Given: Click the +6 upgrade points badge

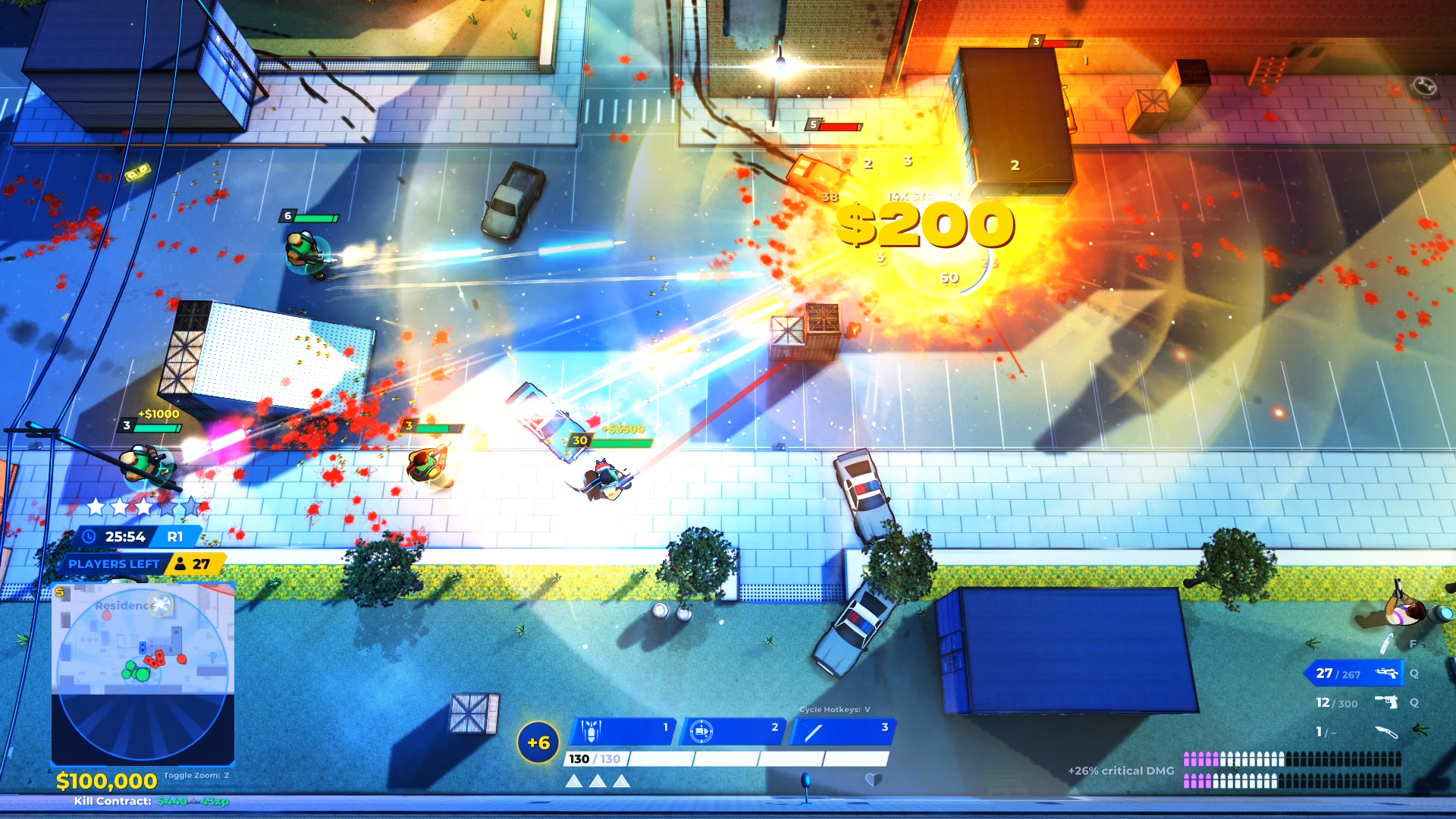Looking at the screenshot, I should click(538, 742).
